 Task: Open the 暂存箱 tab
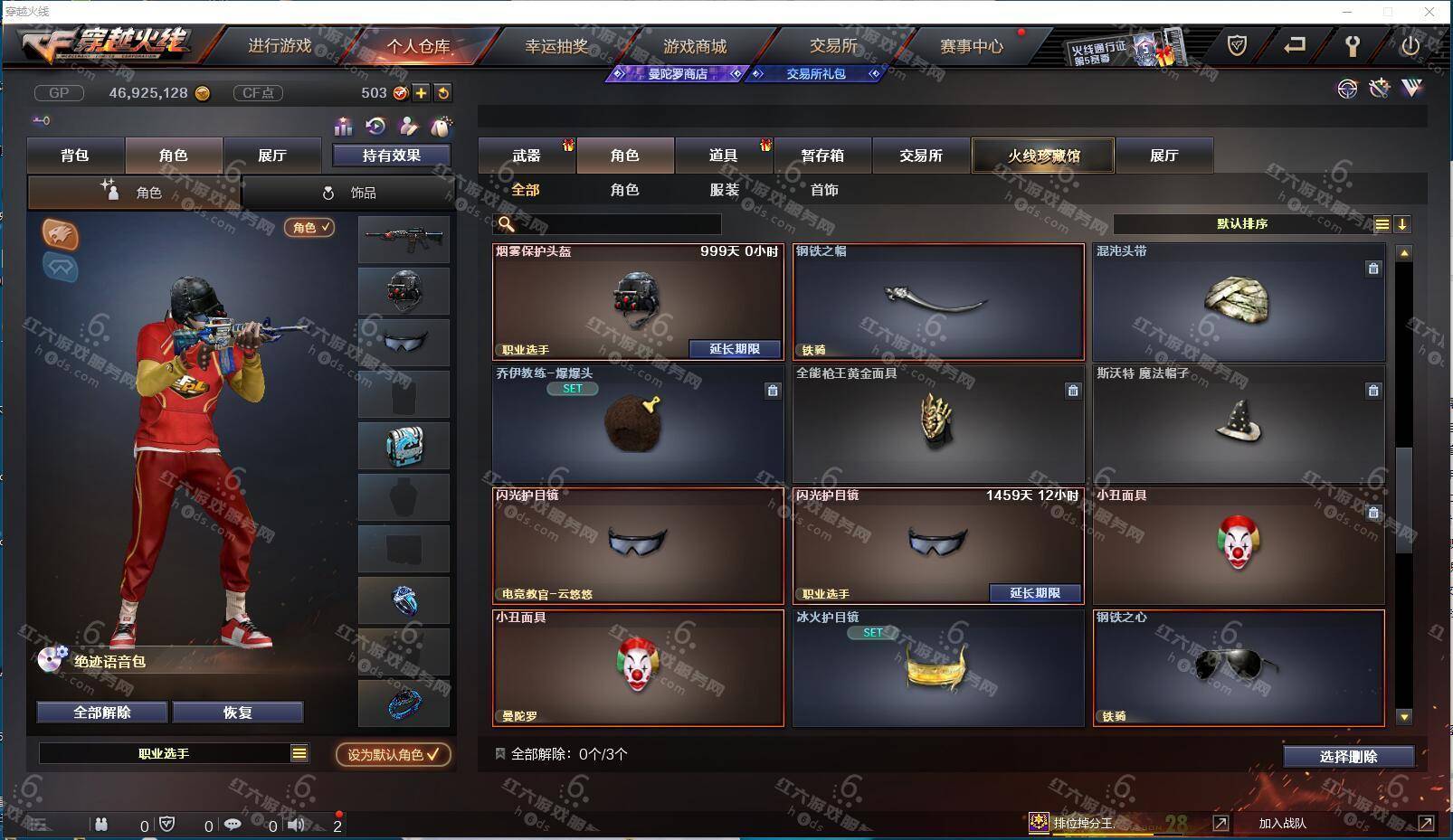[x=821, y=156]
